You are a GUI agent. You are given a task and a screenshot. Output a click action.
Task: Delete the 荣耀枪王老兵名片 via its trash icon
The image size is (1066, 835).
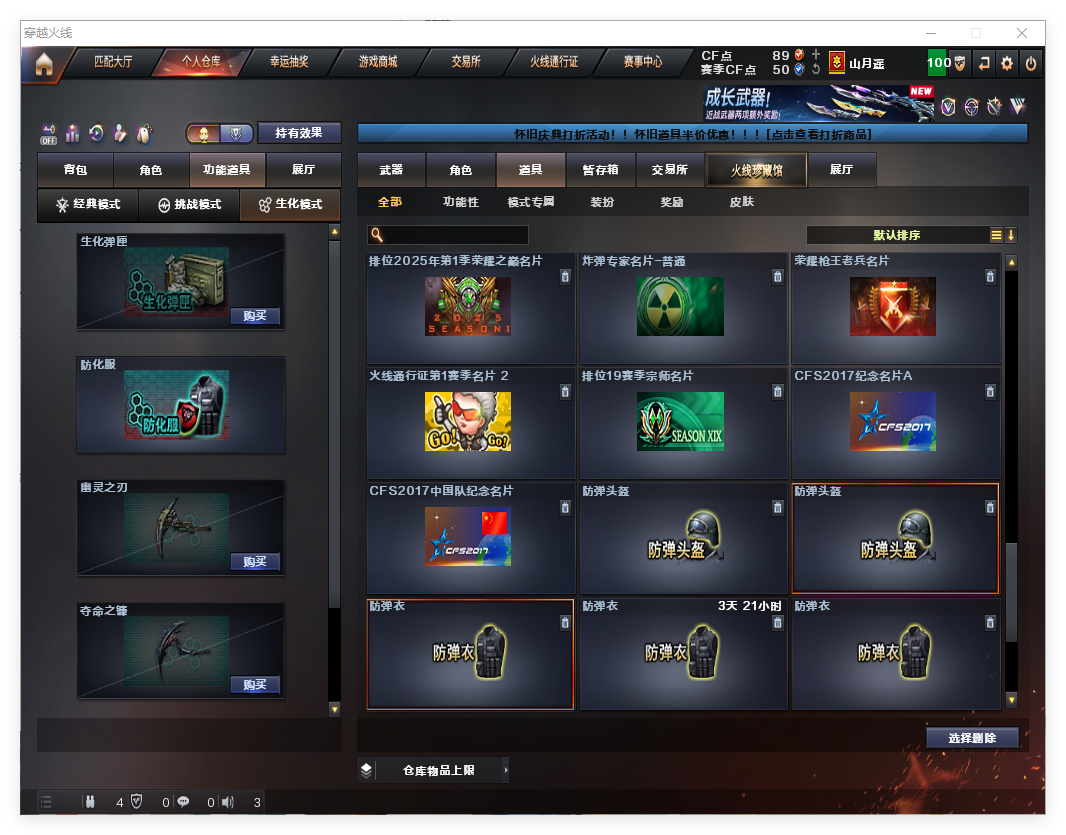pos(990,277)
